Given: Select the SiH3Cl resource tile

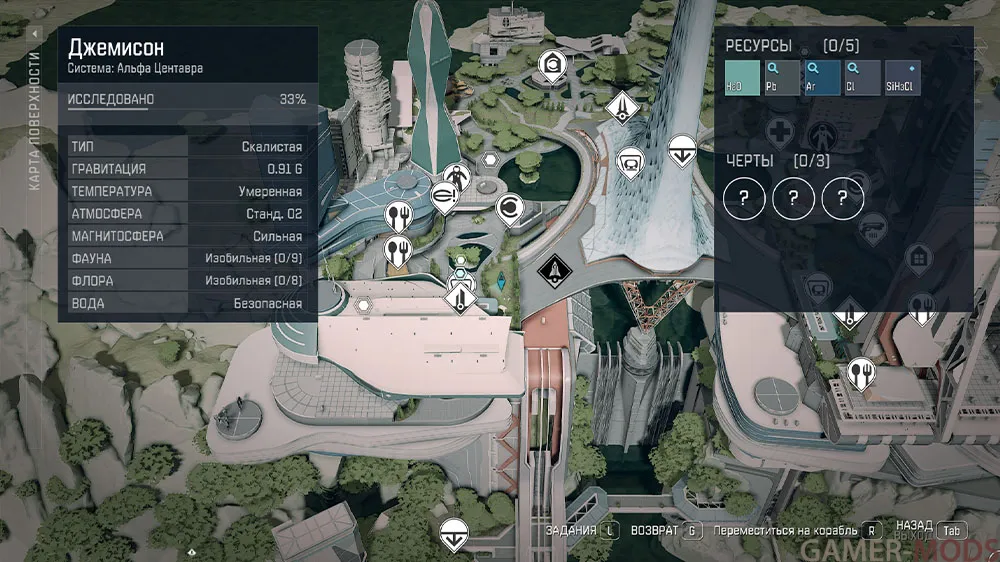Looking at the screenshot, I should pos(902,77).
